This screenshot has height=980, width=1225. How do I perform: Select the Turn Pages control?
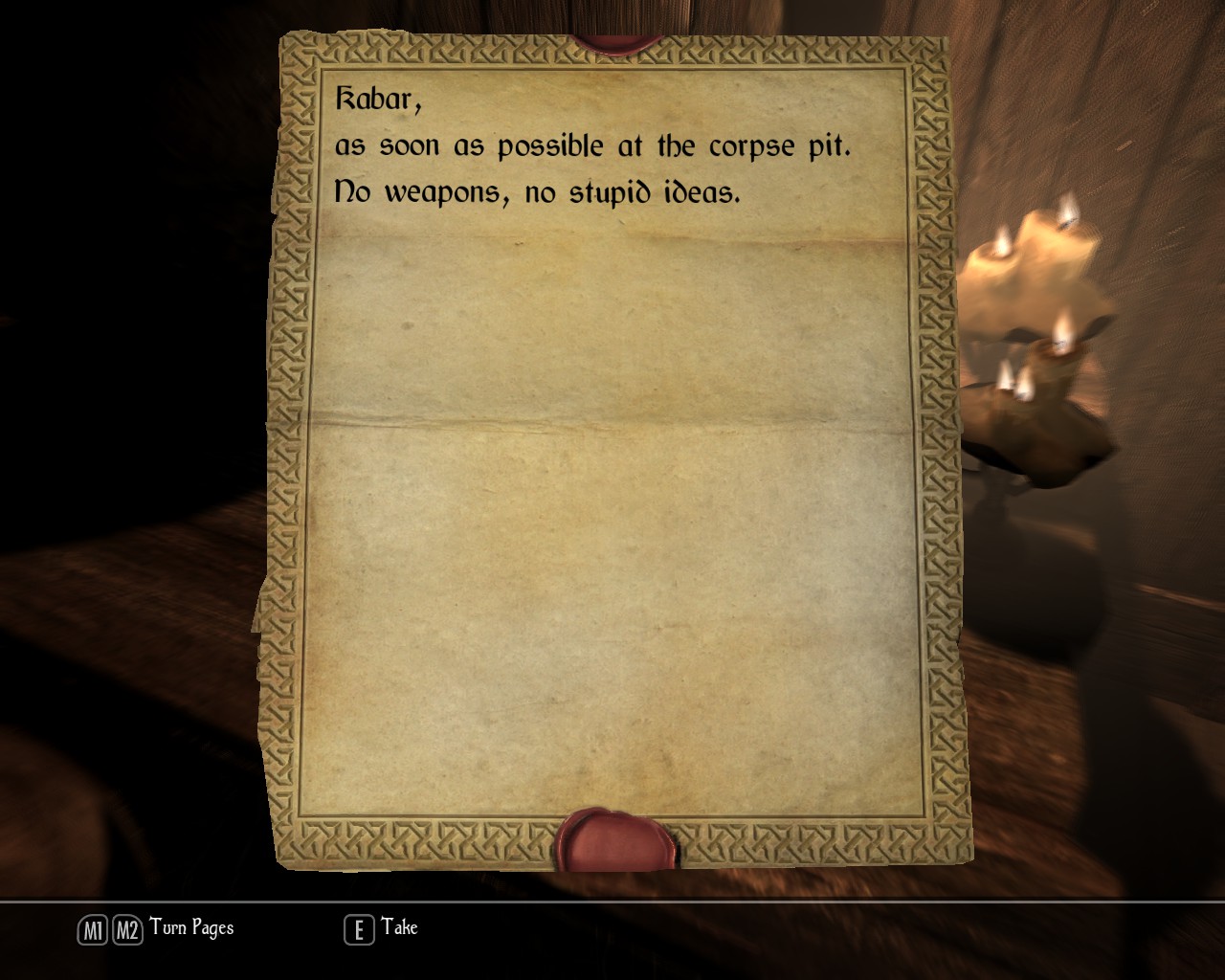point(156,928)
